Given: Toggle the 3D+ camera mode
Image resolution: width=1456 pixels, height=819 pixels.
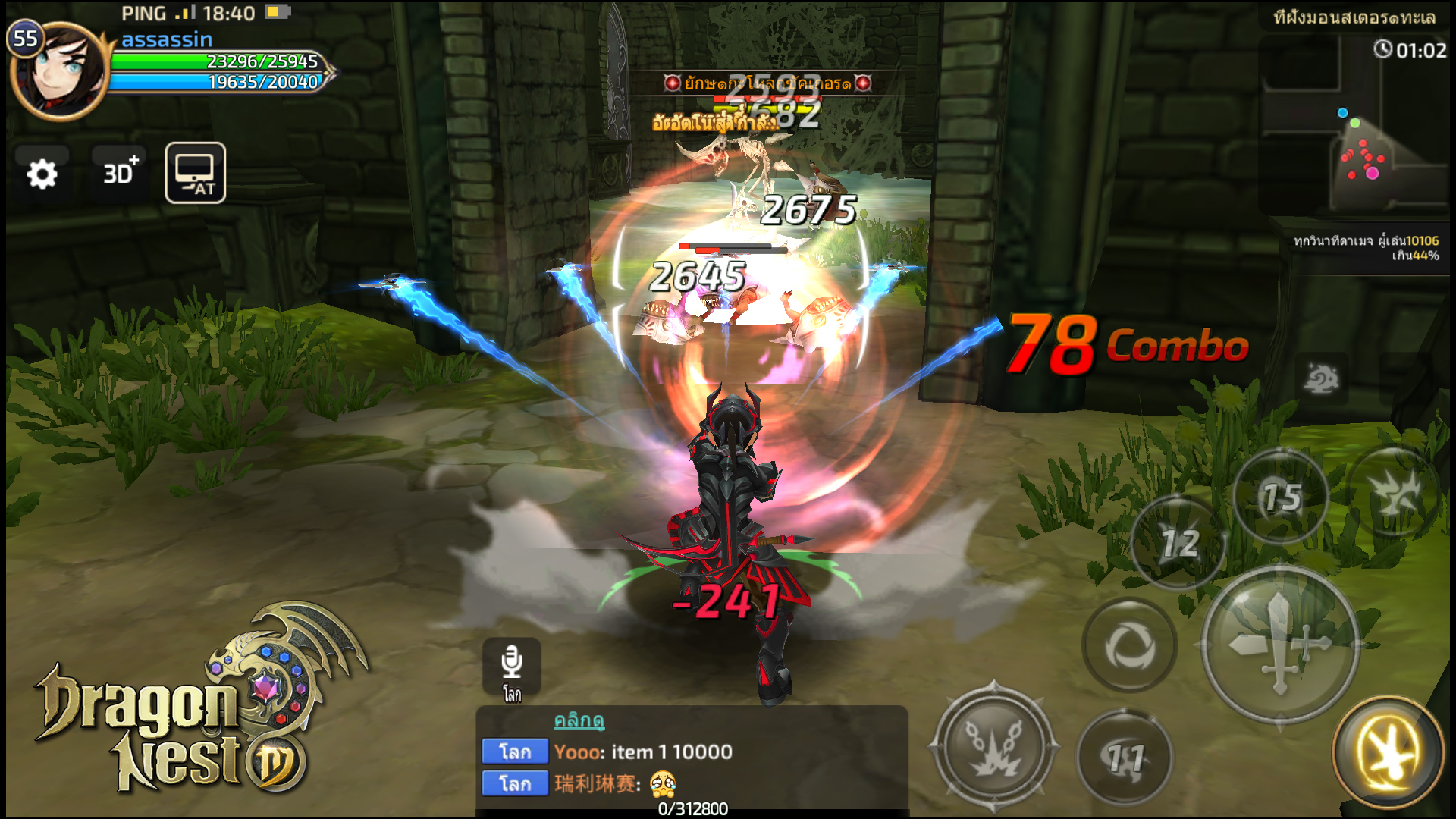Looking at the screenshot, I should click(x=120, y=173).
